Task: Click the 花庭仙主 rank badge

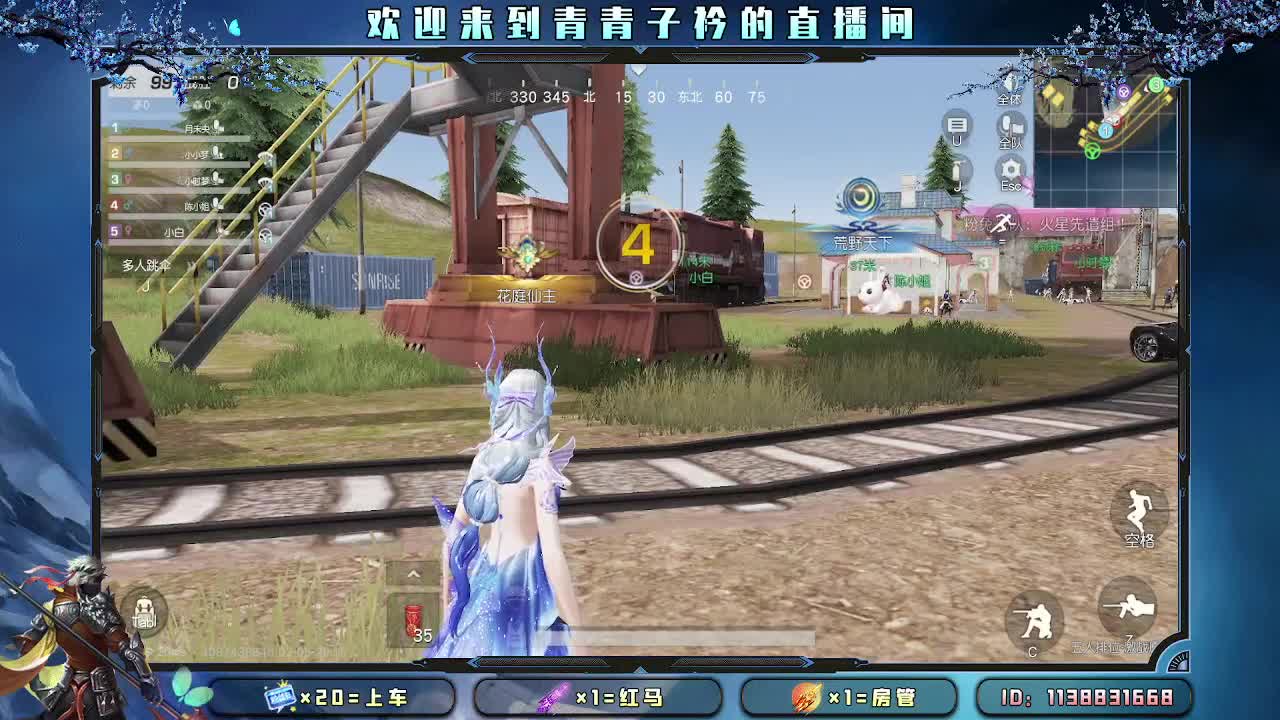Action: point(525,250)
